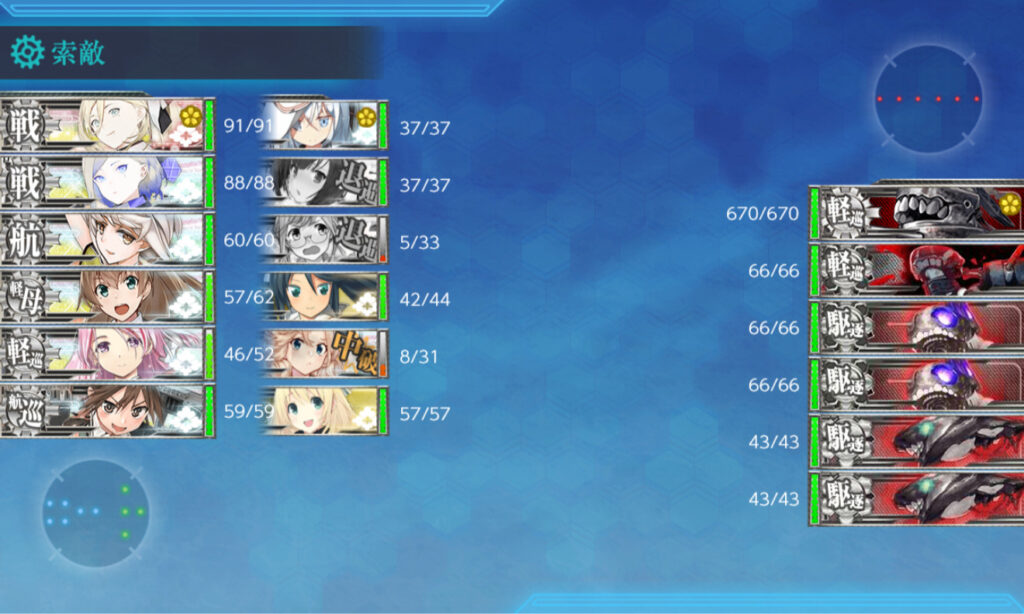The image size is (1024, 614).
Task: Click the enemy formation radar with red dots
Action: click(927, 99)
